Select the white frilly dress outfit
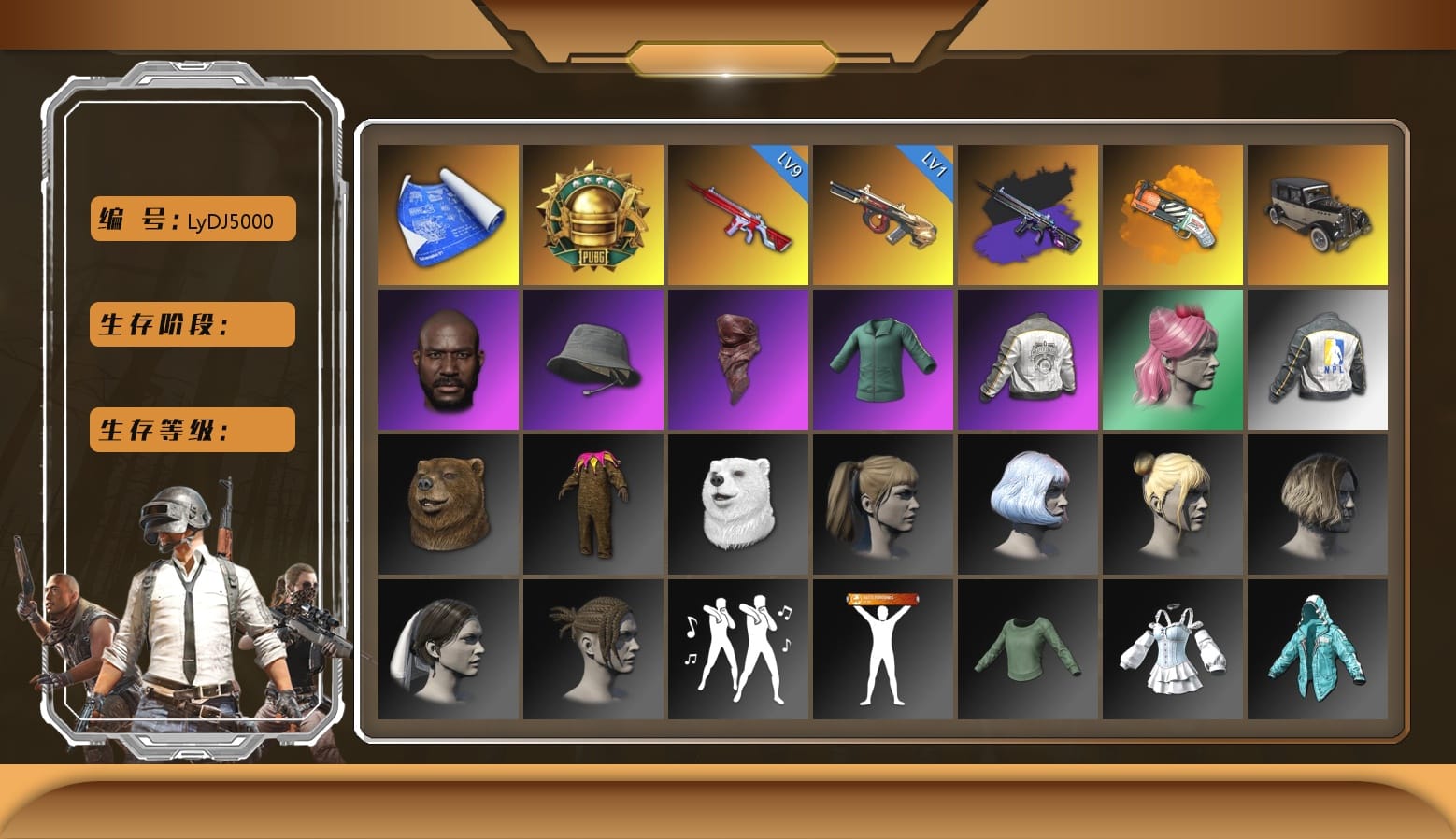This screenshot has height=839, width=1456. pos(1173,649)
